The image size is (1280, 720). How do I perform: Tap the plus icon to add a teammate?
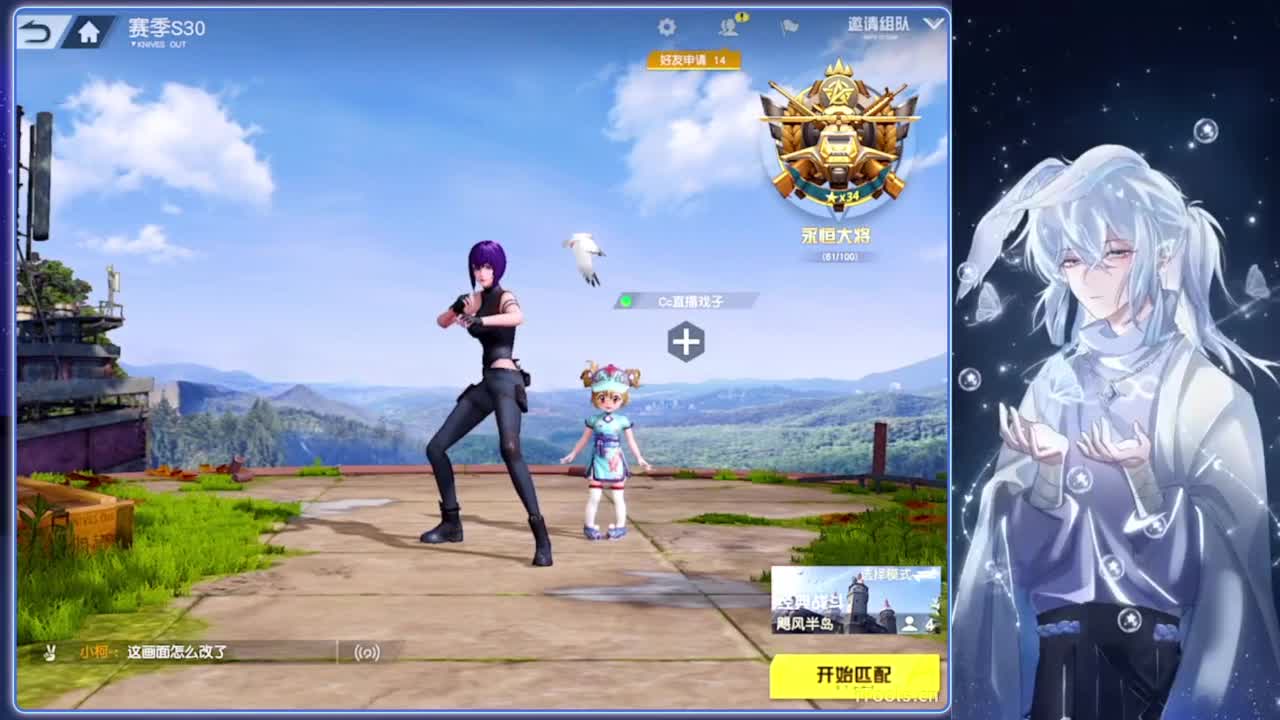[x=685, y=340]
